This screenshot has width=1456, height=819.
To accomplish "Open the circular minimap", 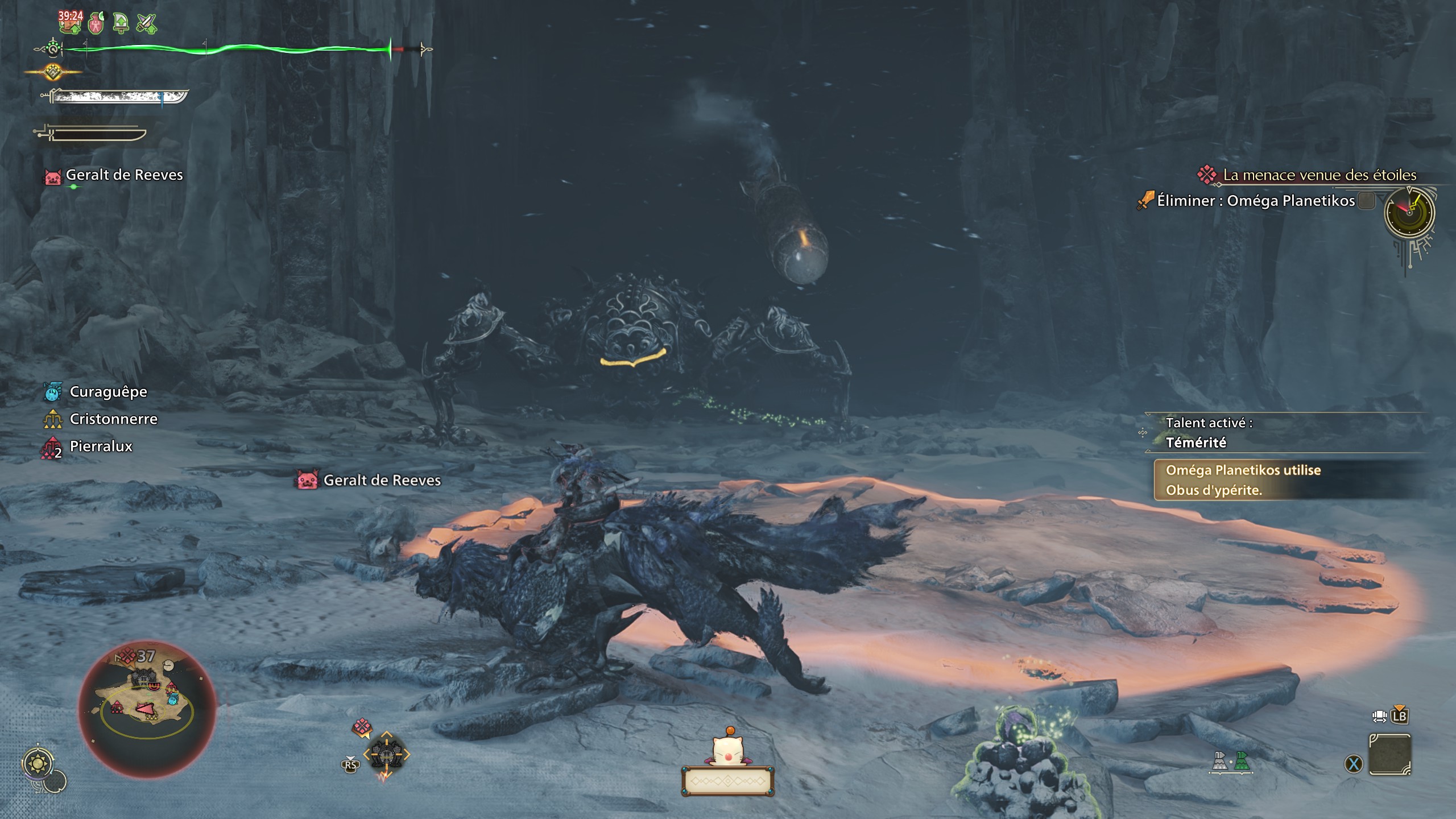I will pyautogui.click(x=147, y=709).
